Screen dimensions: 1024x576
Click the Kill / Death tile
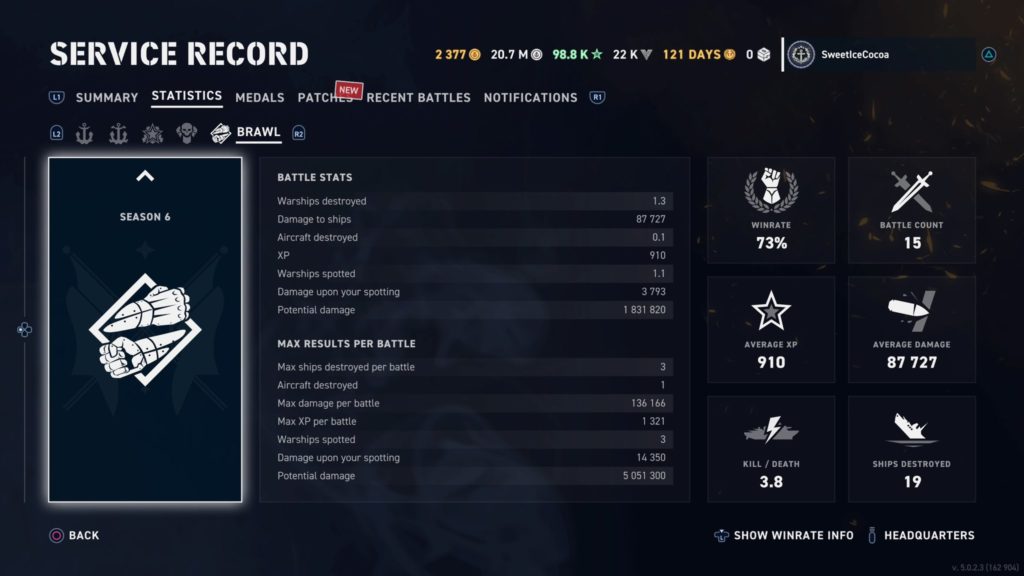tap(771, 448)
